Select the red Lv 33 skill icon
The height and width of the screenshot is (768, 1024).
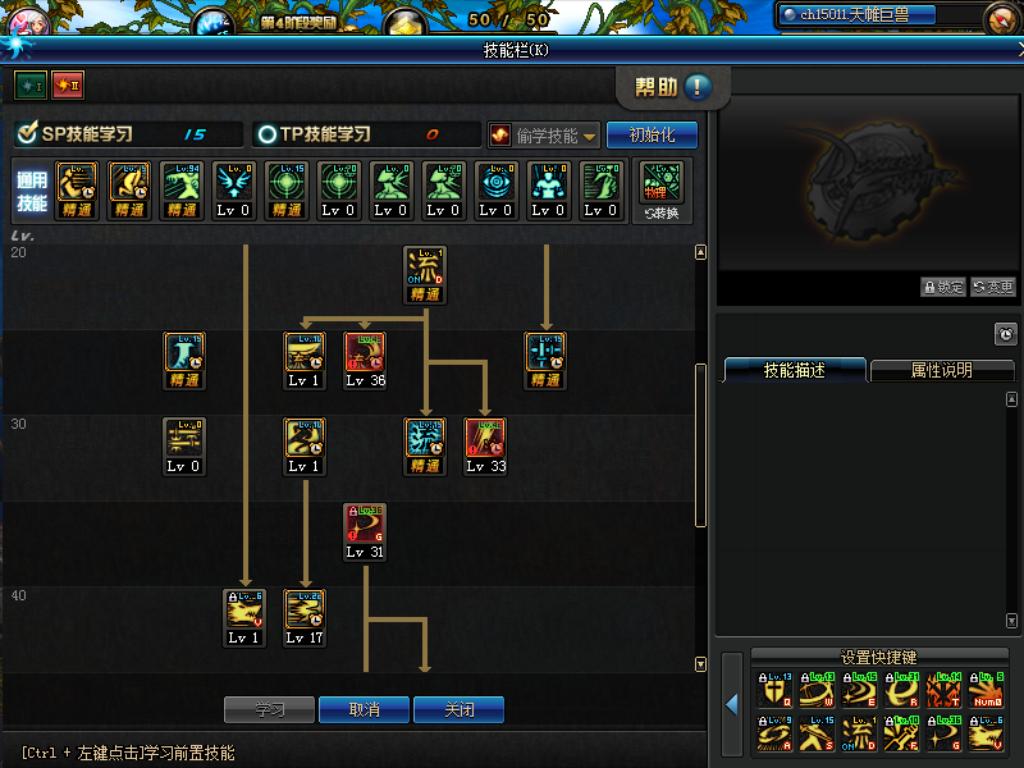pos(485,440)
